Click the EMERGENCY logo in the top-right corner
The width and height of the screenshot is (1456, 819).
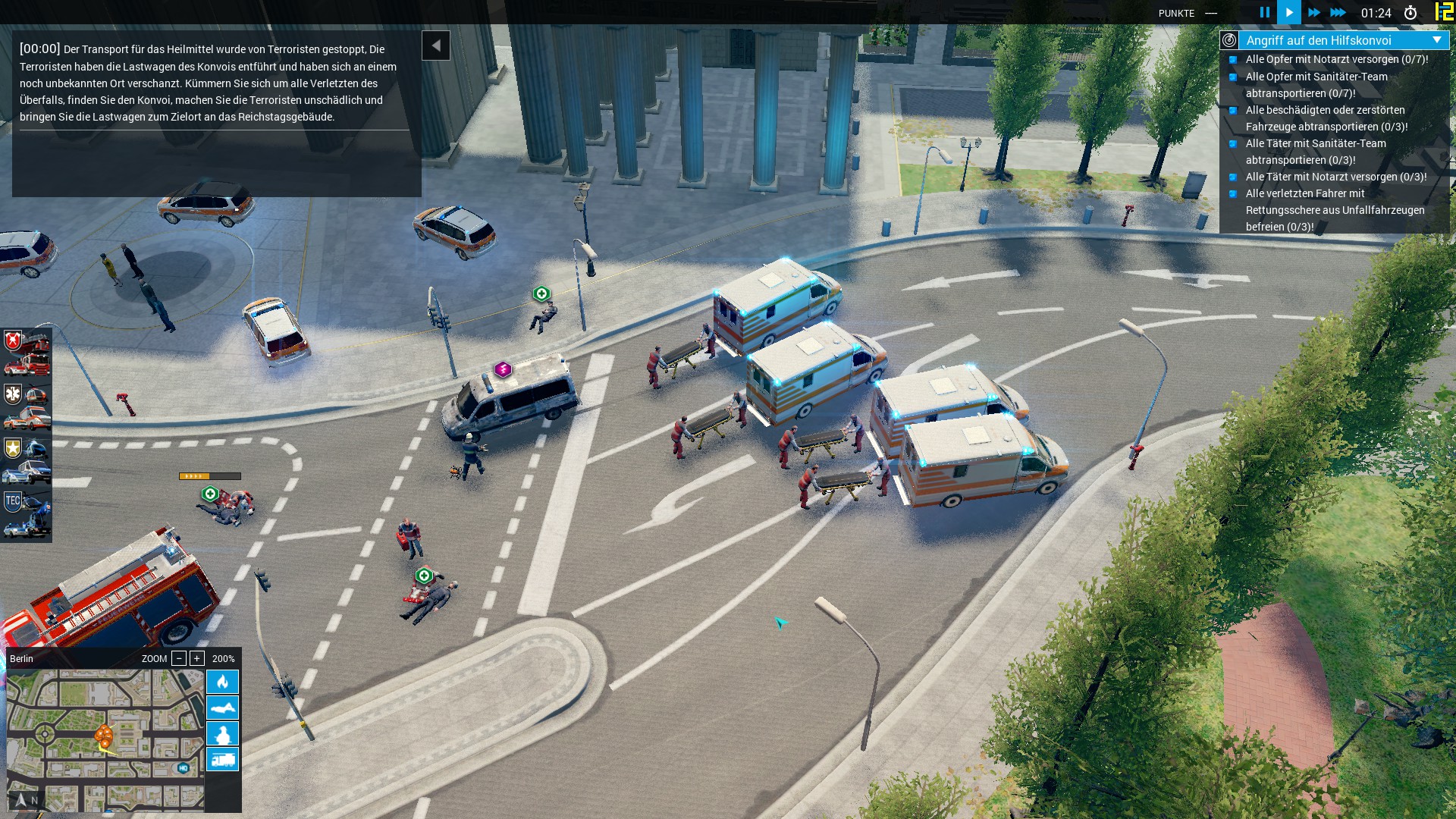(1445, 12)
